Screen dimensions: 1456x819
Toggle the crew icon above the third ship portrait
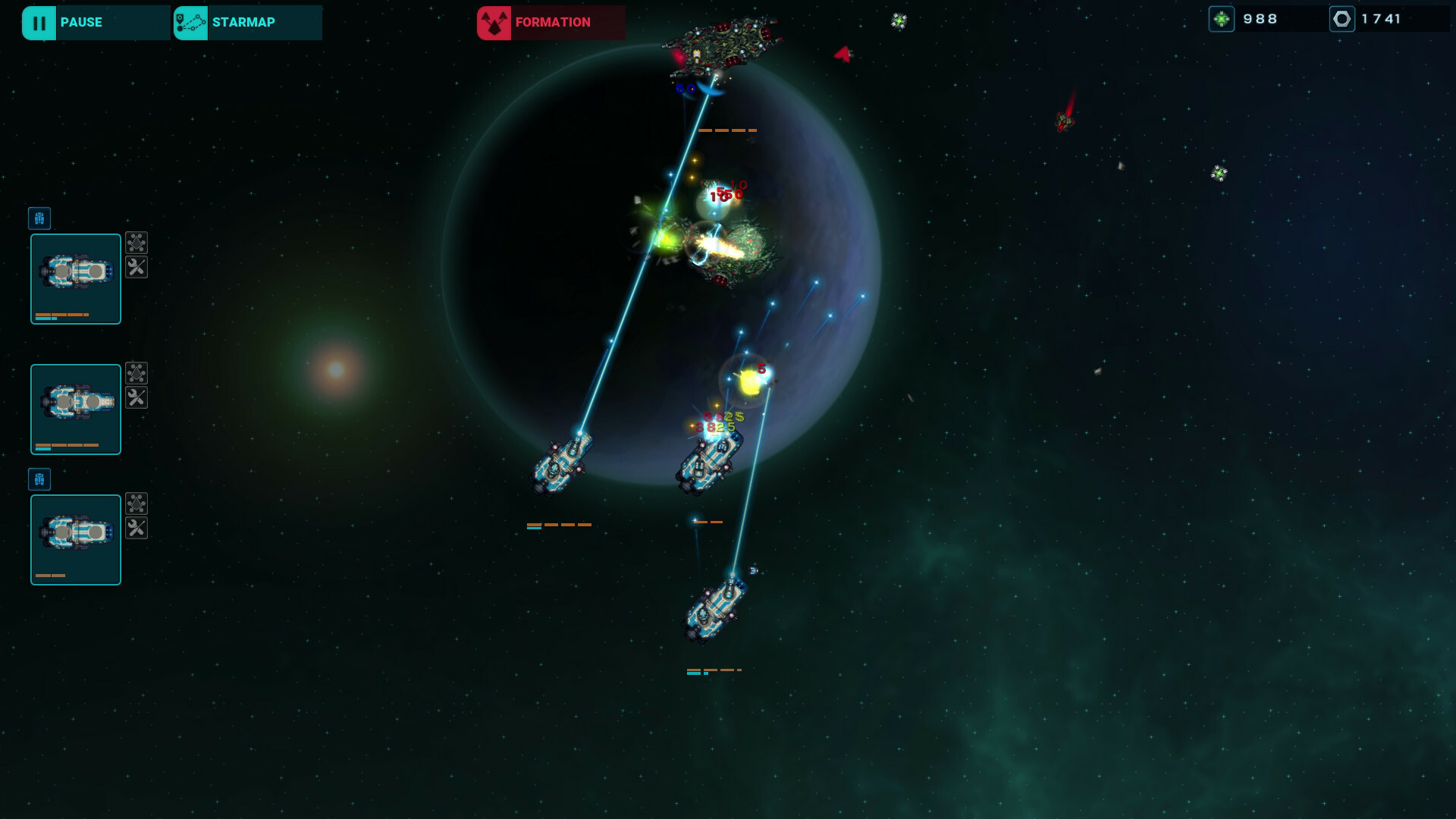pyautogui.click(x=39, y=479)
